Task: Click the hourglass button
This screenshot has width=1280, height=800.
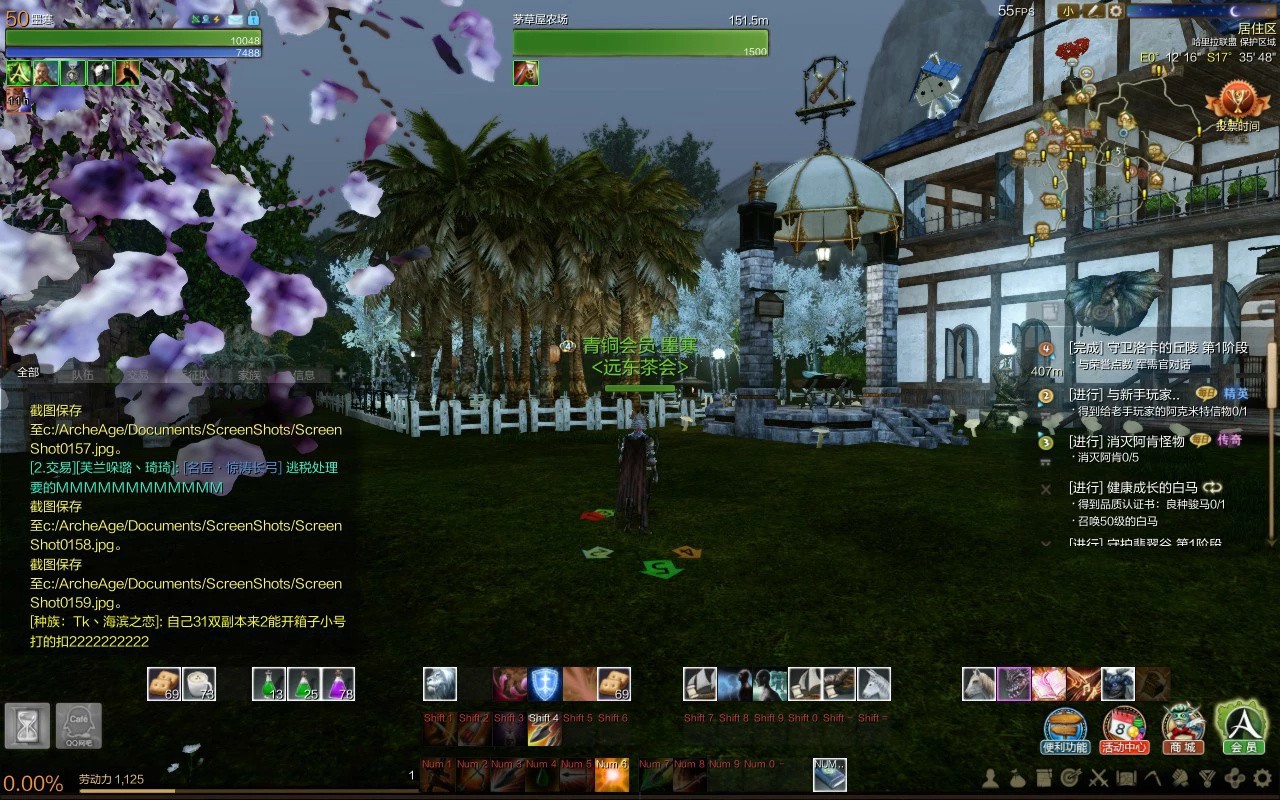Action: coord(27,726)
